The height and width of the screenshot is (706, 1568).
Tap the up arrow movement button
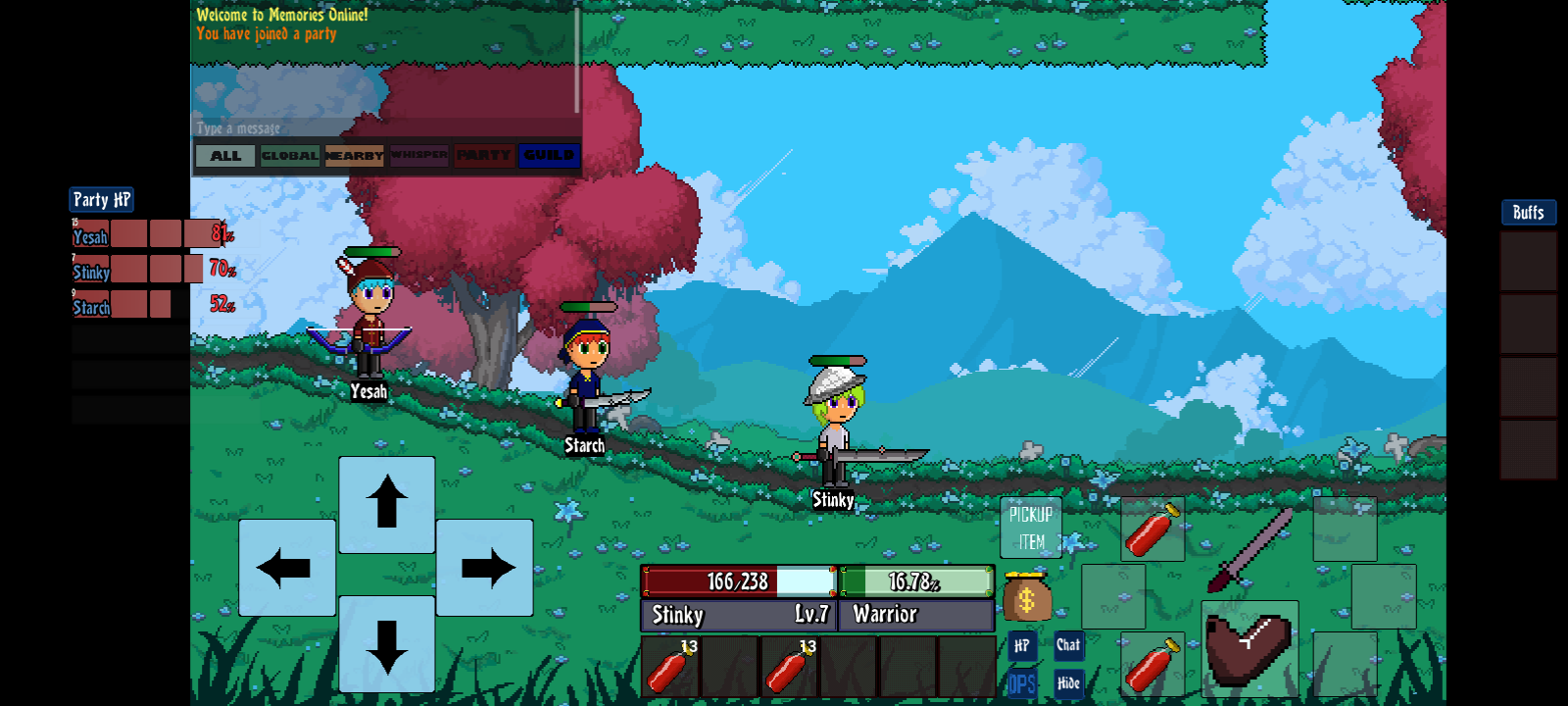[387, 504]
